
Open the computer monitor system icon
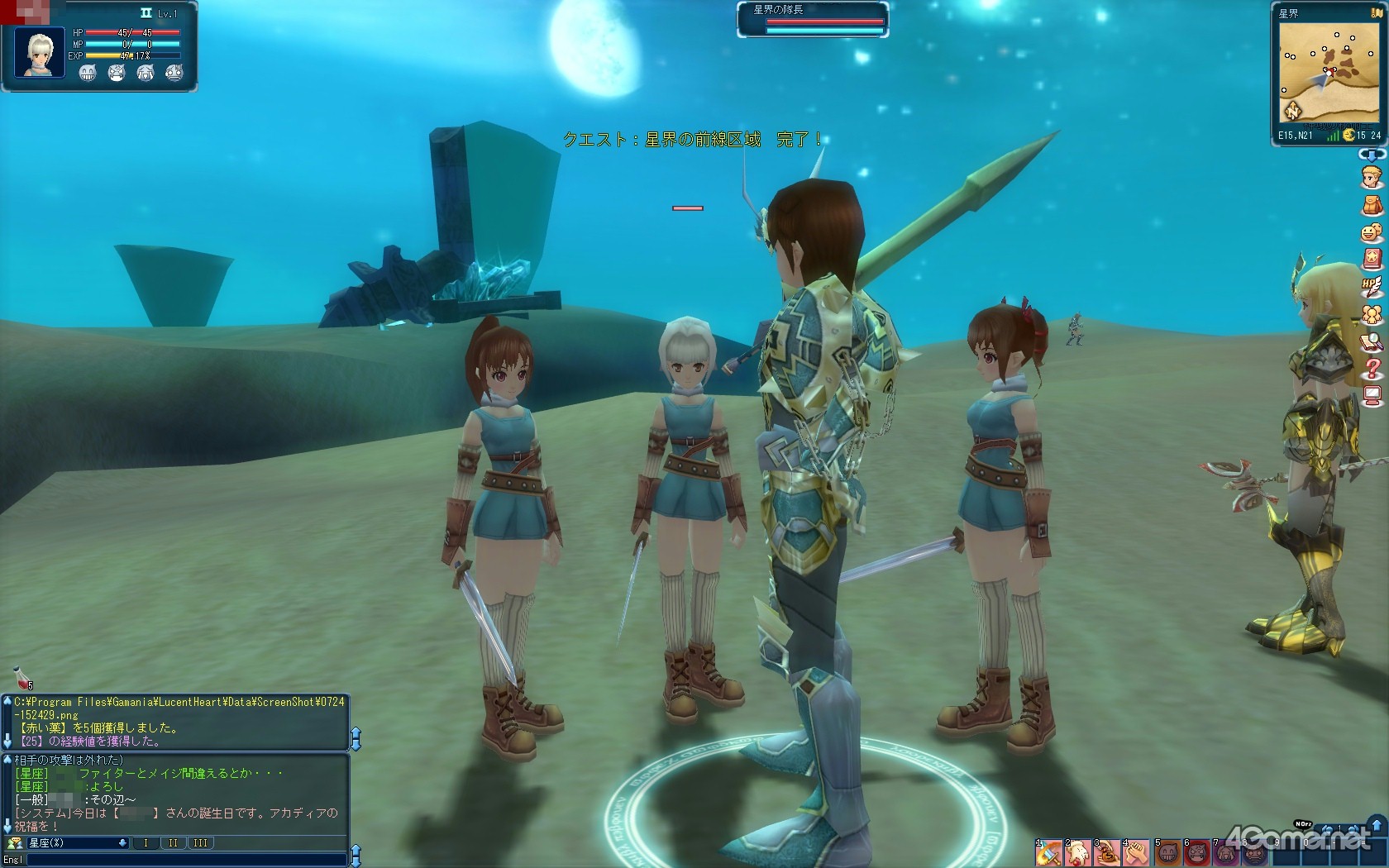pos(1372,395)
